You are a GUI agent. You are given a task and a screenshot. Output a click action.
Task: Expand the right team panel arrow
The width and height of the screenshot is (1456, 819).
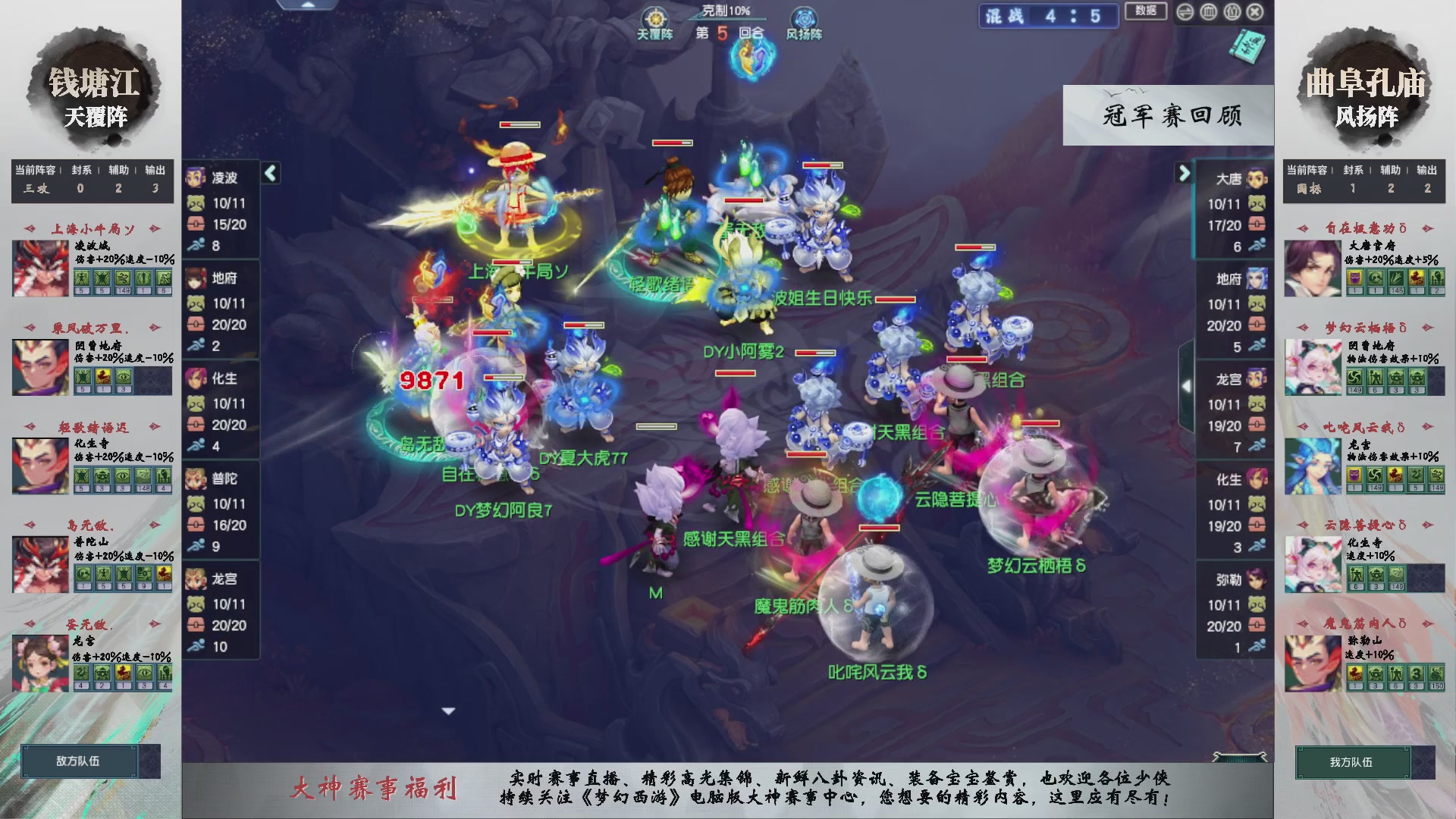click(1185, 173)
